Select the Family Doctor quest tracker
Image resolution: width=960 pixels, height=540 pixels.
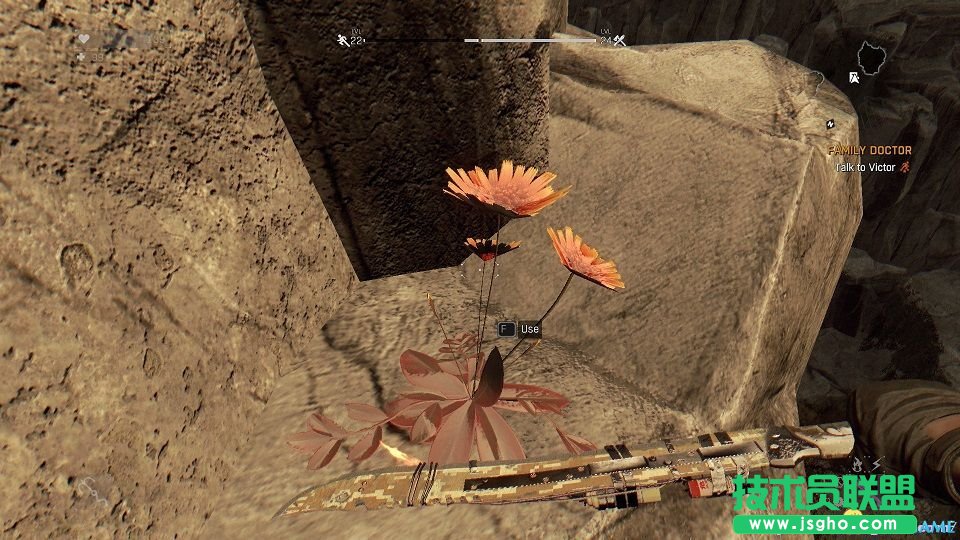point(869,150)
